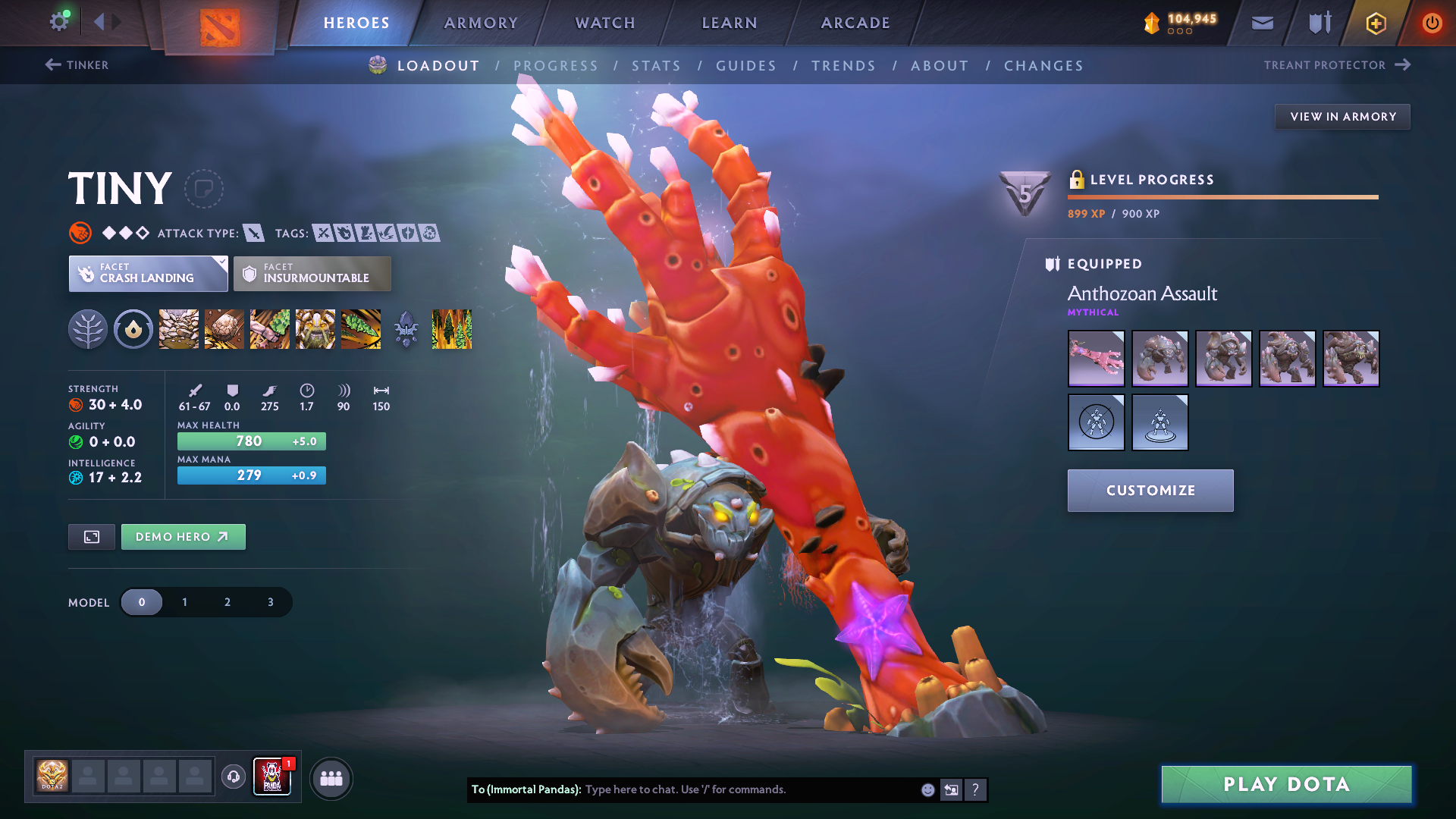This screenshot has height=819, width=1456.
Task: Open the Trends section
Action: pyautogui.click(x=843, y=66)
